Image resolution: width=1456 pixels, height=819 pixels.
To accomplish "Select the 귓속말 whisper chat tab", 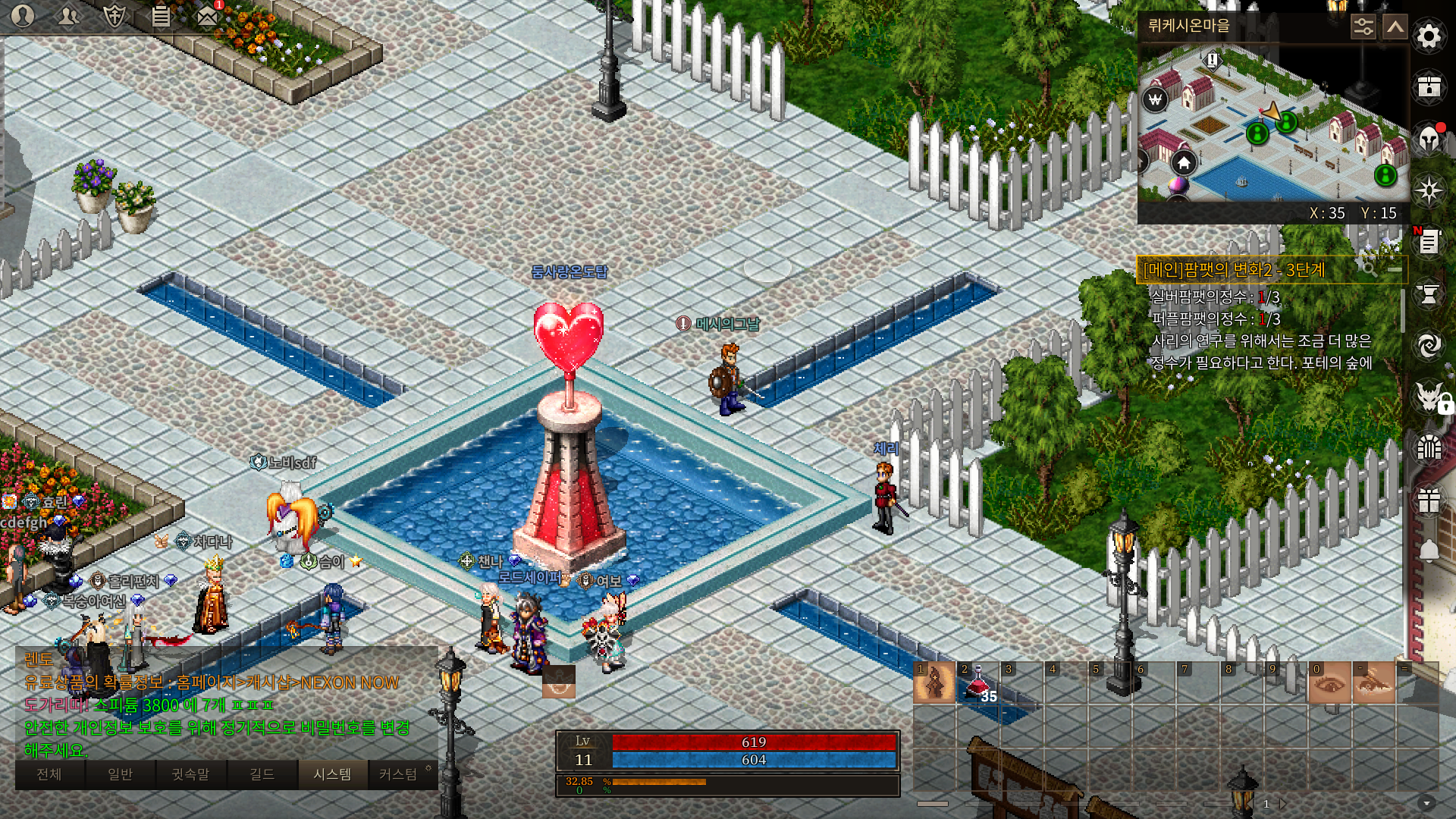I will click(x=190, y=774).
